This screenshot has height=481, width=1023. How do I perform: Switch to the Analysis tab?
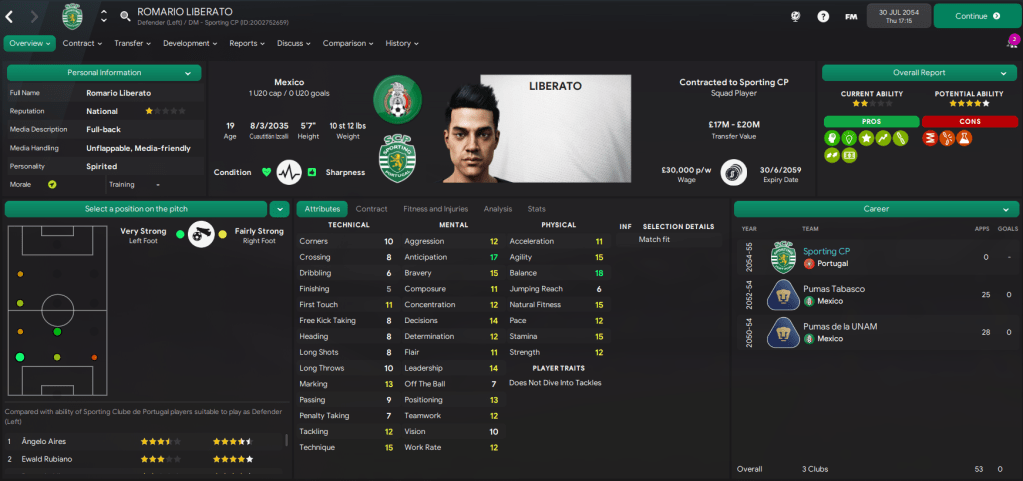(497, 209)
